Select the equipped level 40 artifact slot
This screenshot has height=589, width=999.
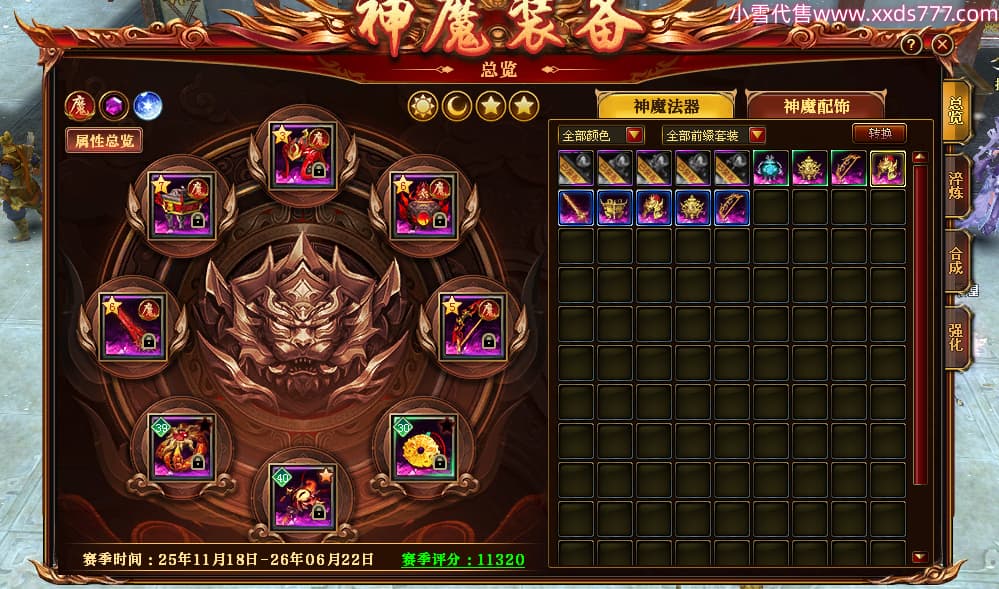(304, 496)
